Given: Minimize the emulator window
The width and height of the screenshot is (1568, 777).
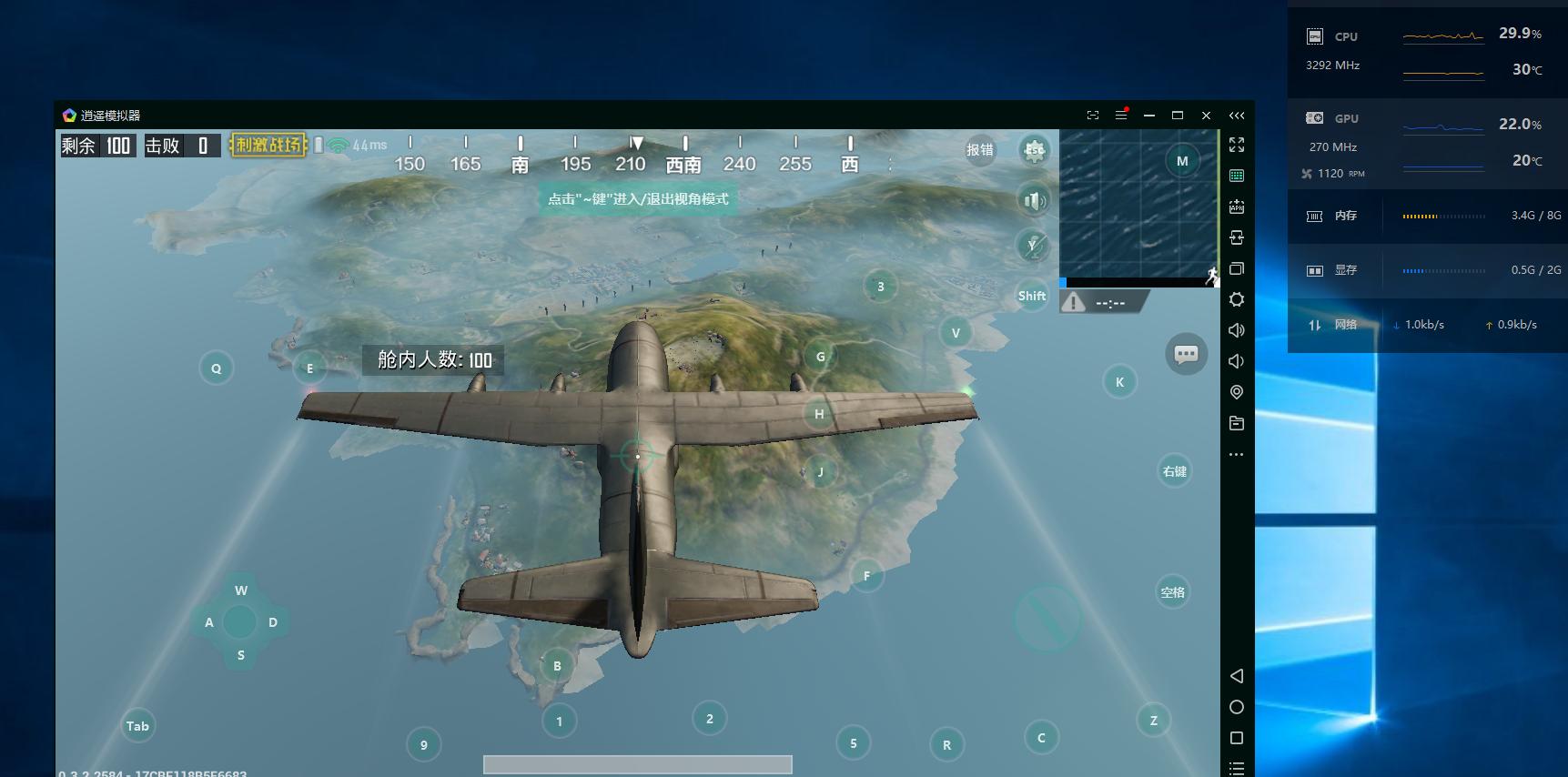Looking at the screenshot, I should 1149,116.
